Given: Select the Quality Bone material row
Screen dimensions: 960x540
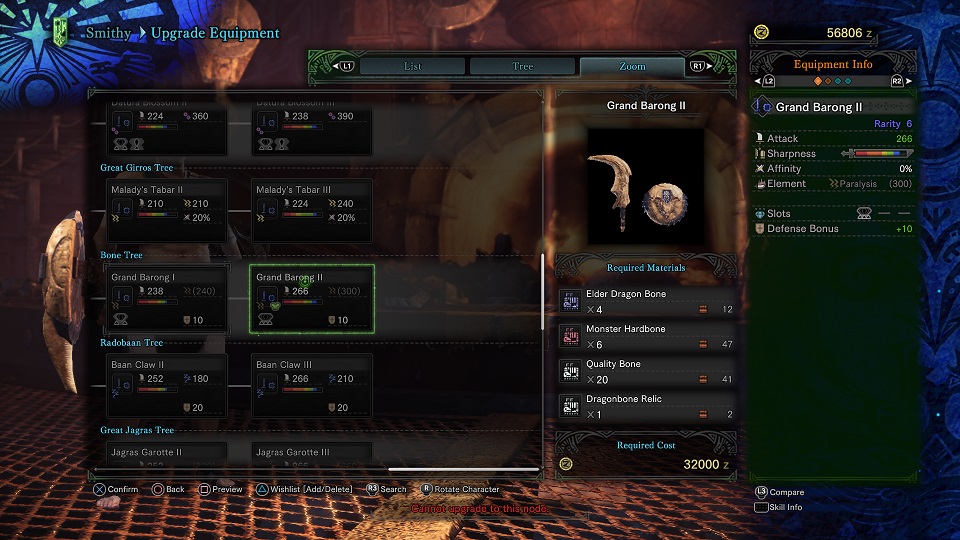Looking at the screenshot, I should coord(648,372).
